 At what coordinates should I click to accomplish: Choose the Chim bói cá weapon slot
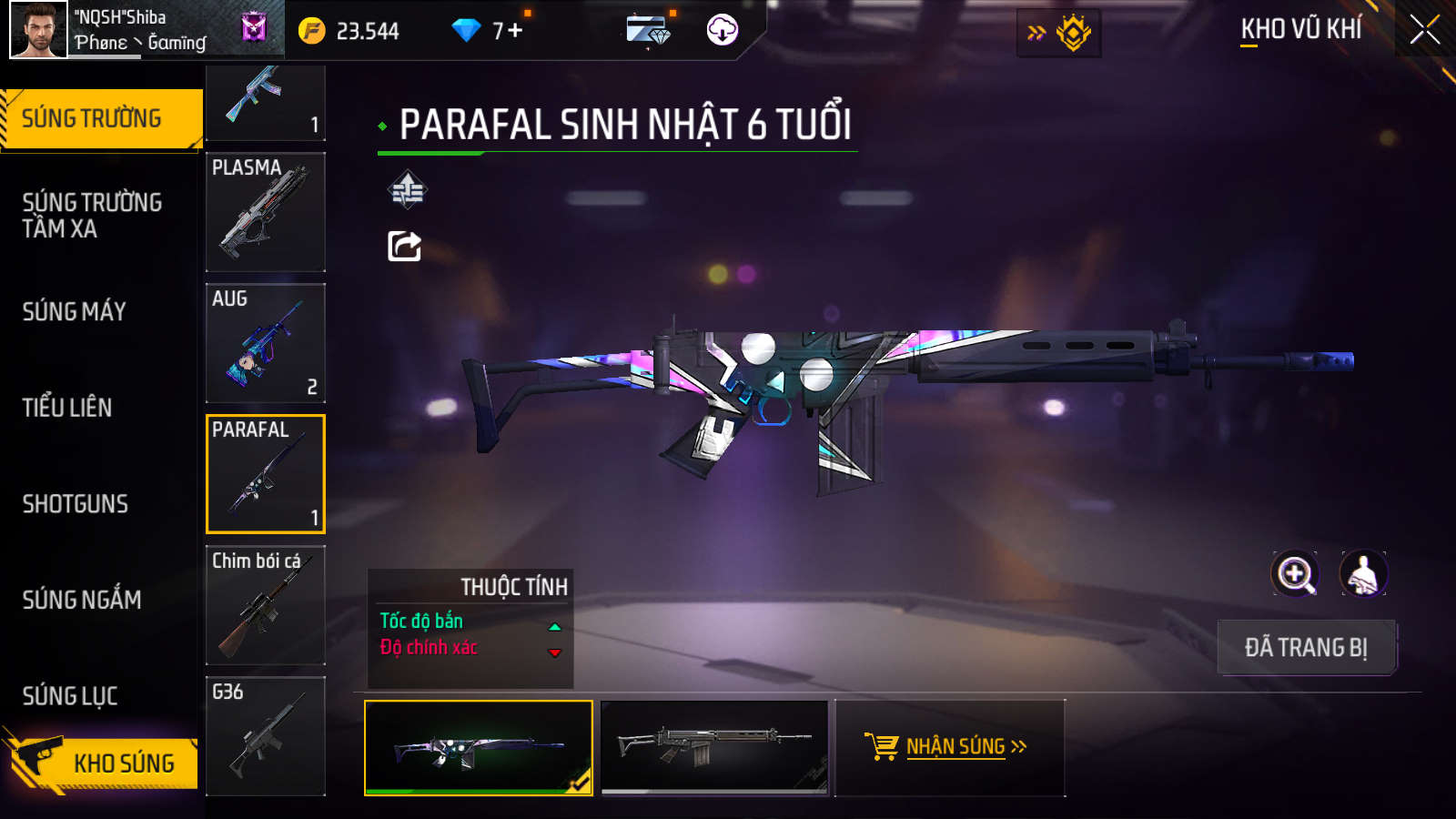click(x=266, y=605)
